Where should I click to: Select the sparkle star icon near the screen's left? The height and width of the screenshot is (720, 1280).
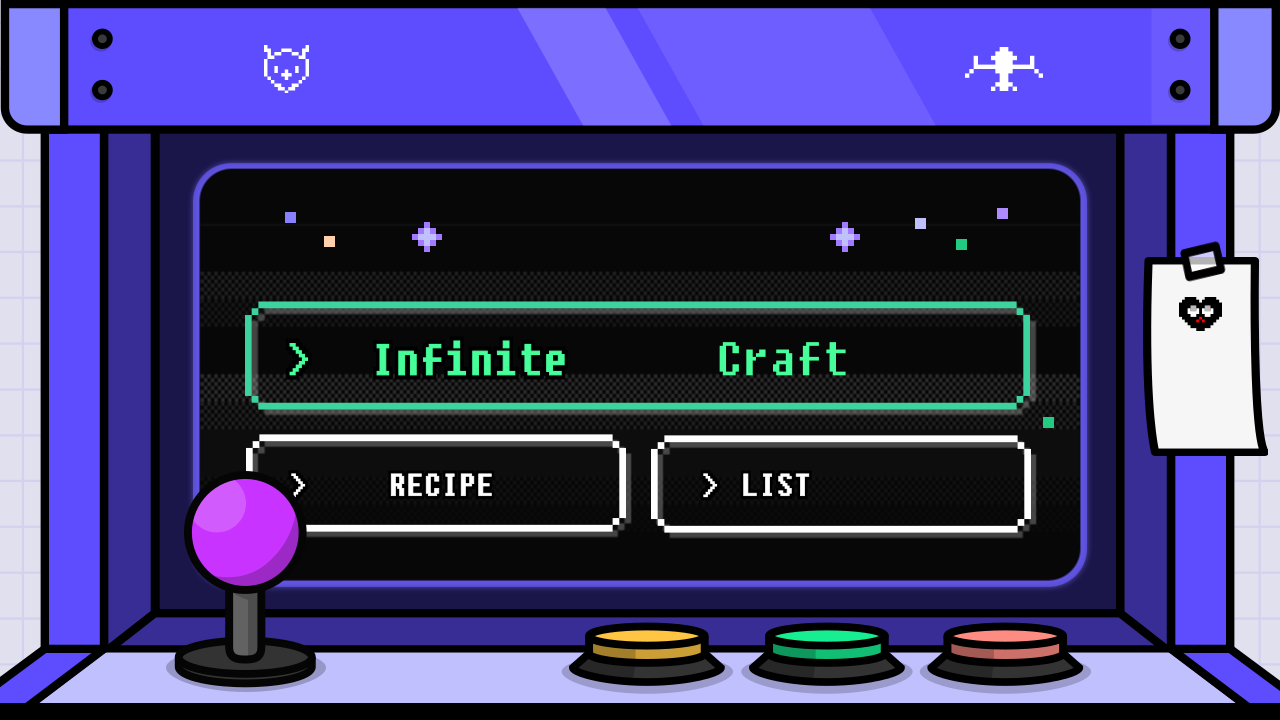click(427, 235)
